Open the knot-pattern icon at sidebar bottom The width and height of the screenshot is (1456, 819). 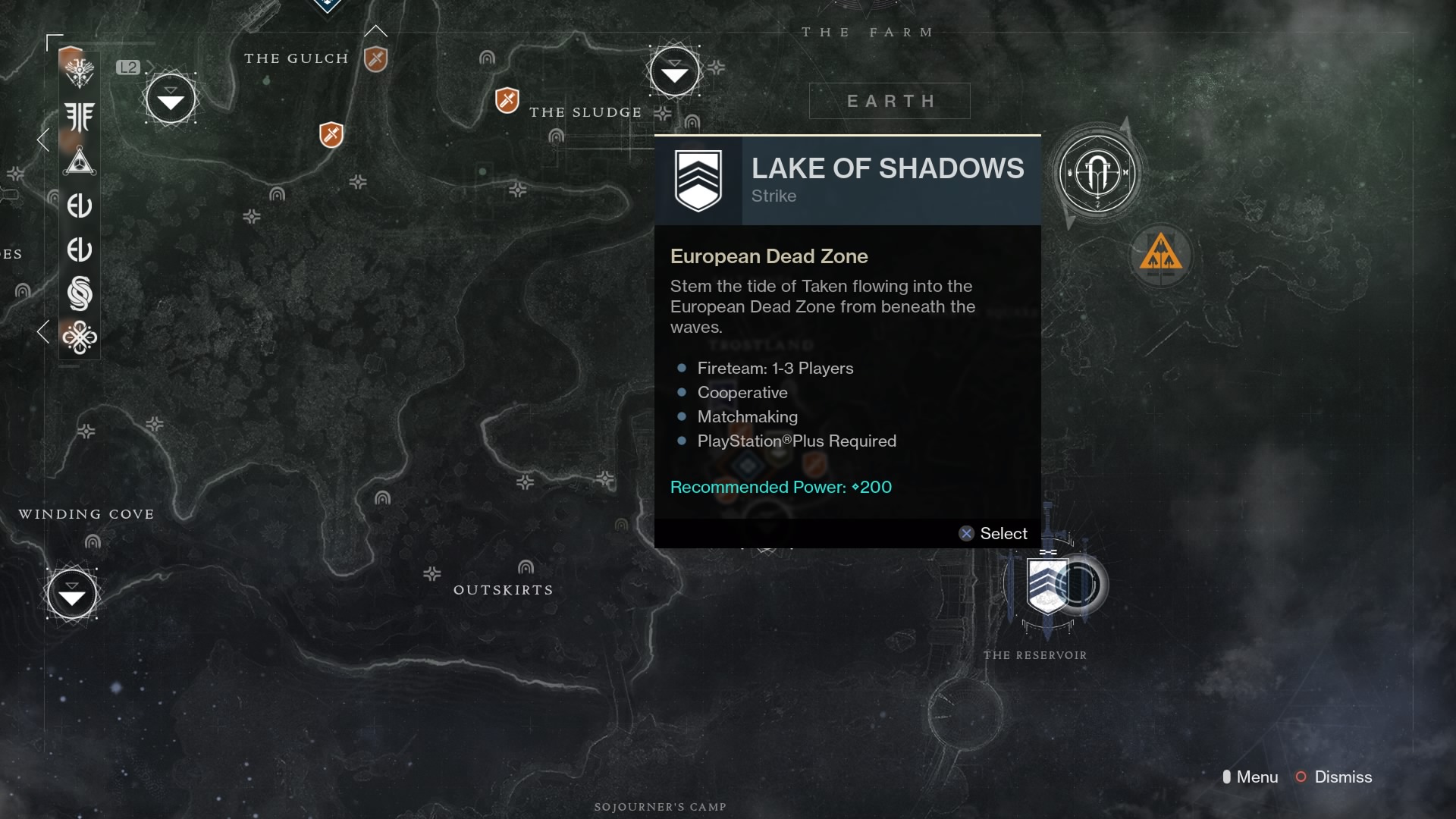80,337
